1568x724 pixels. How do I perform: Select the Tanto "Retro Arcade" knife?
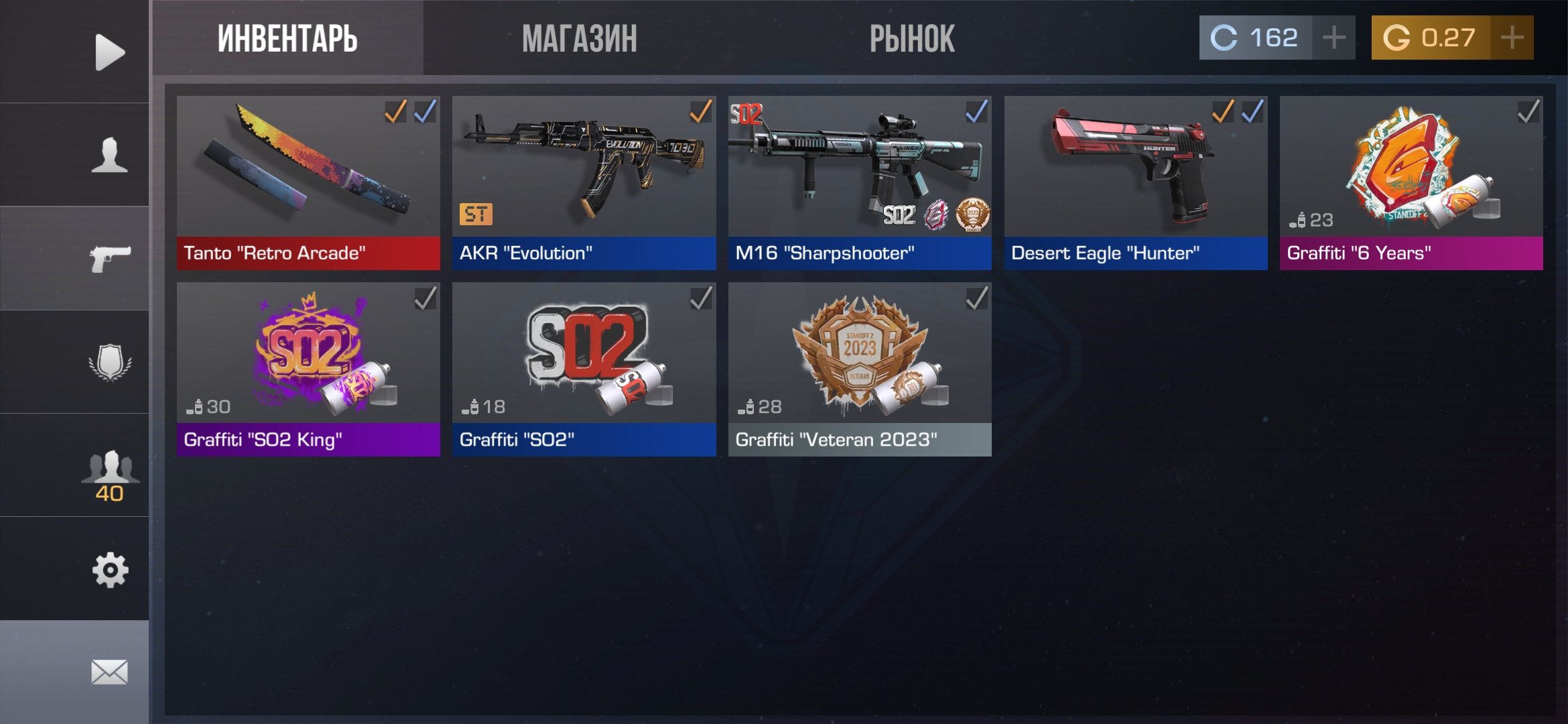pos(308,182)
